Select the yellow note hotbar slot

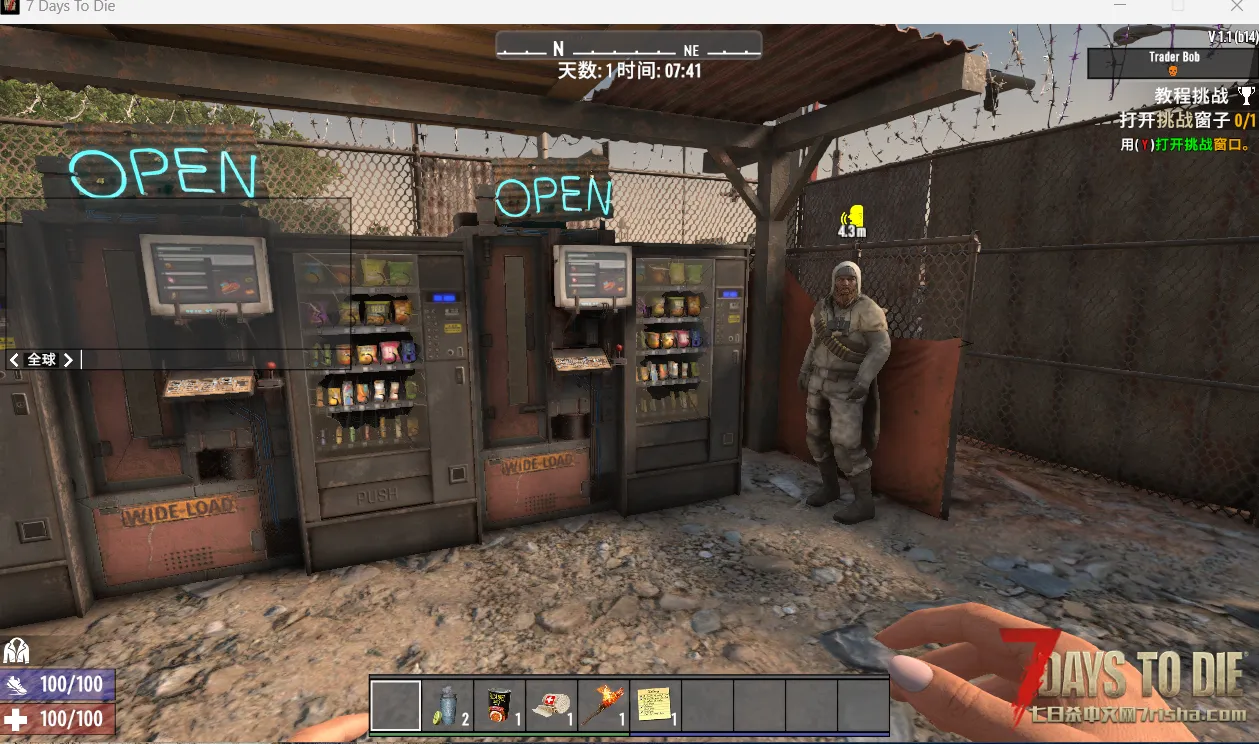pyautogui.click(x=655, y=706)
